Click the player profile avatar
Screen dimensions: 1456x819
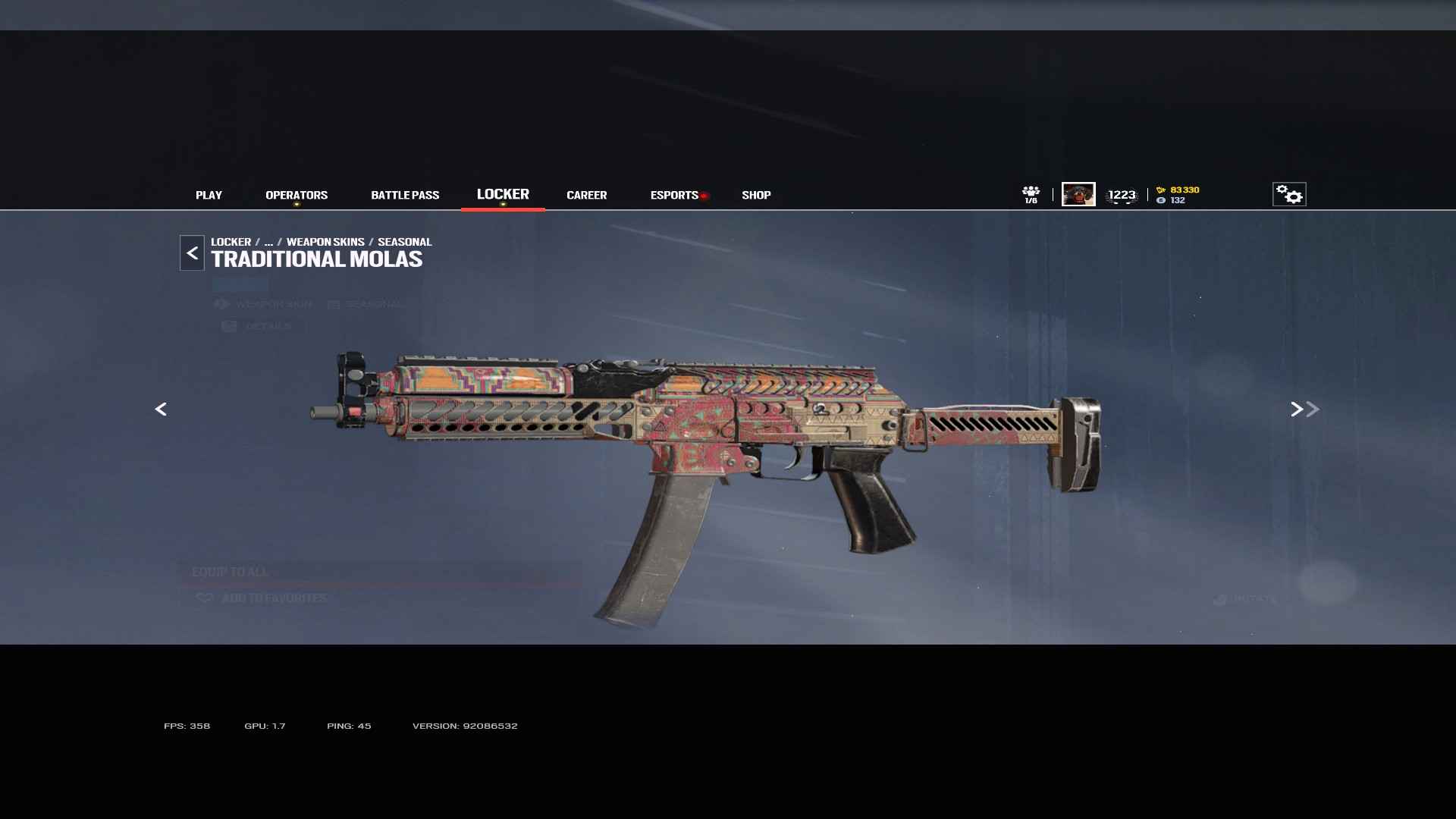coord(1078,194)
